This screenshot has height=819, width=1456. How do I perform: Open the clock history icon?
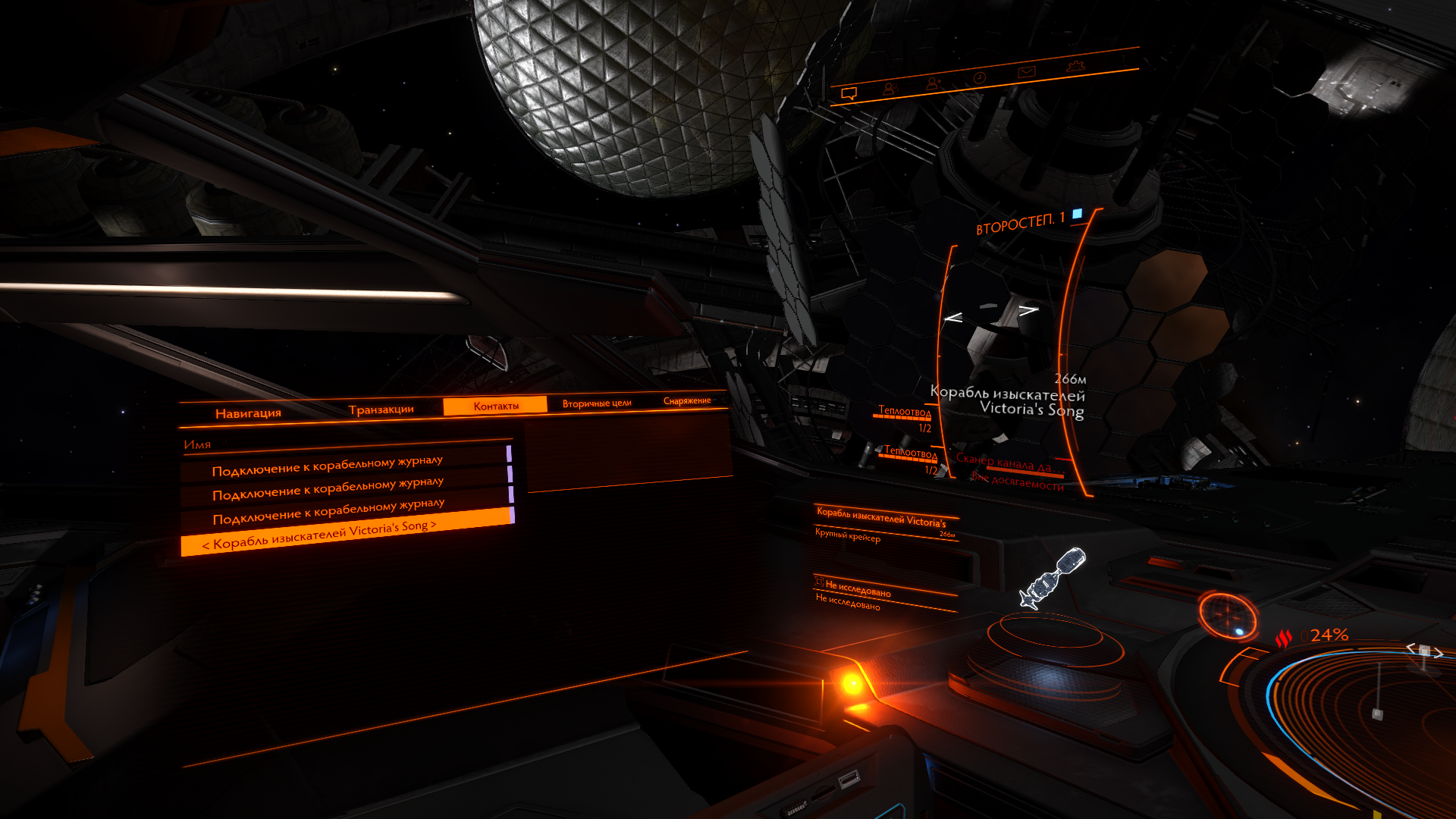pos(979,77)
